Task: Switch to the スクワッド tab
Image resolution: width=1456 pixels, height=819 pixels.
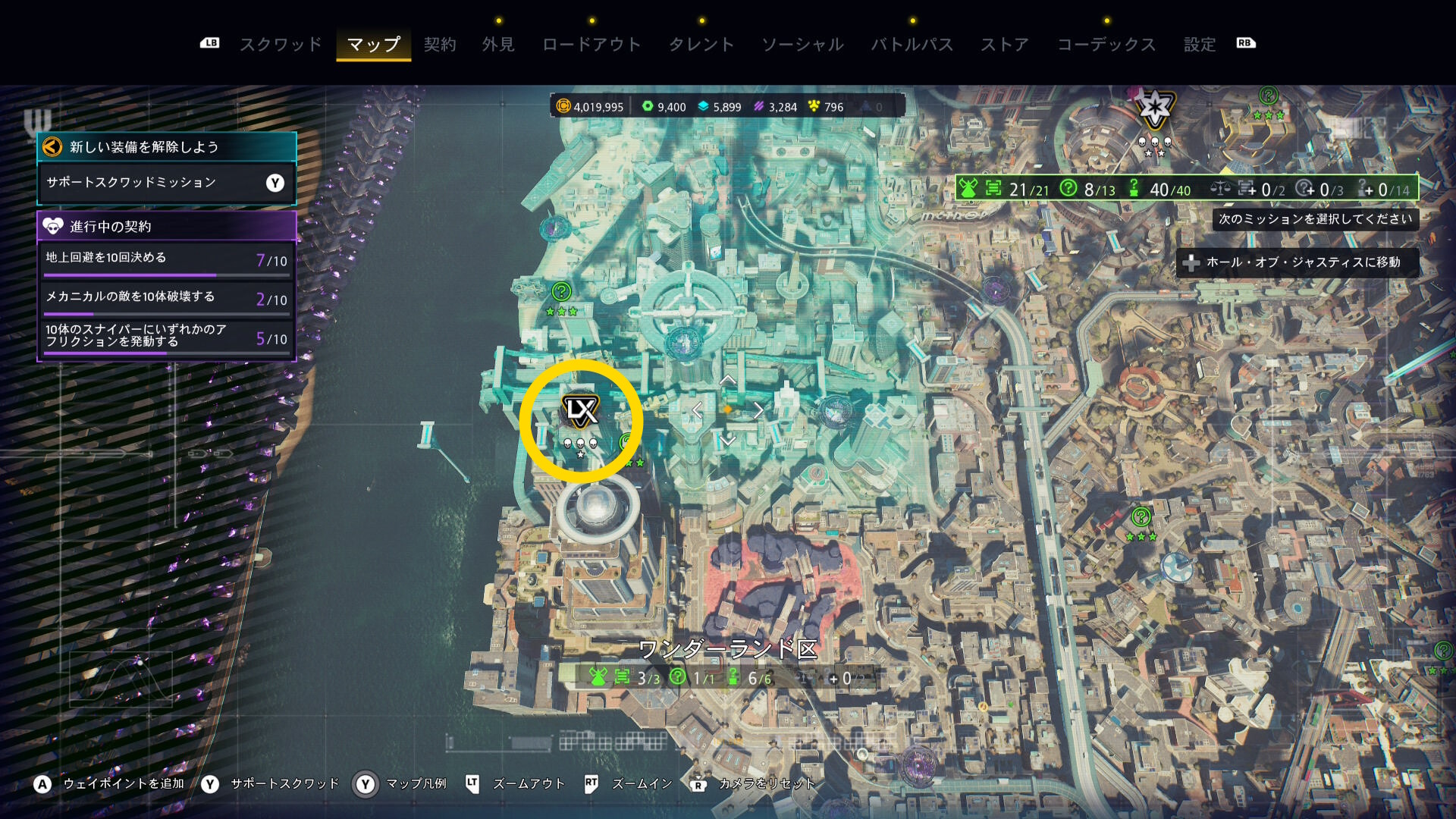Action: pos(281,45)
